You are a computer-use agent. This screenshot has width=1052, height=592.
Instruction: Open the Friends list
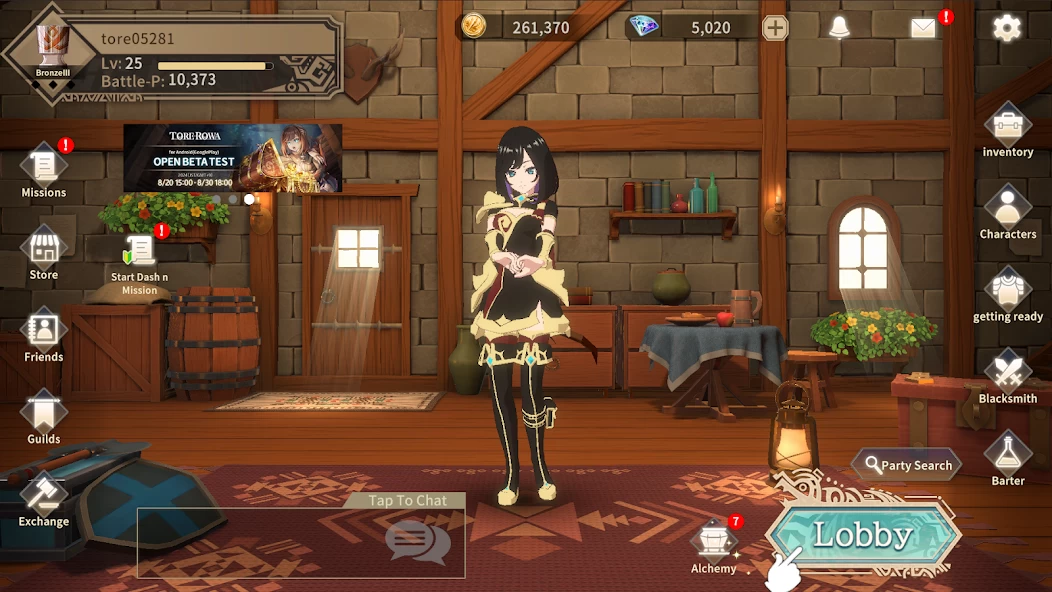click(x=44, y=332)
